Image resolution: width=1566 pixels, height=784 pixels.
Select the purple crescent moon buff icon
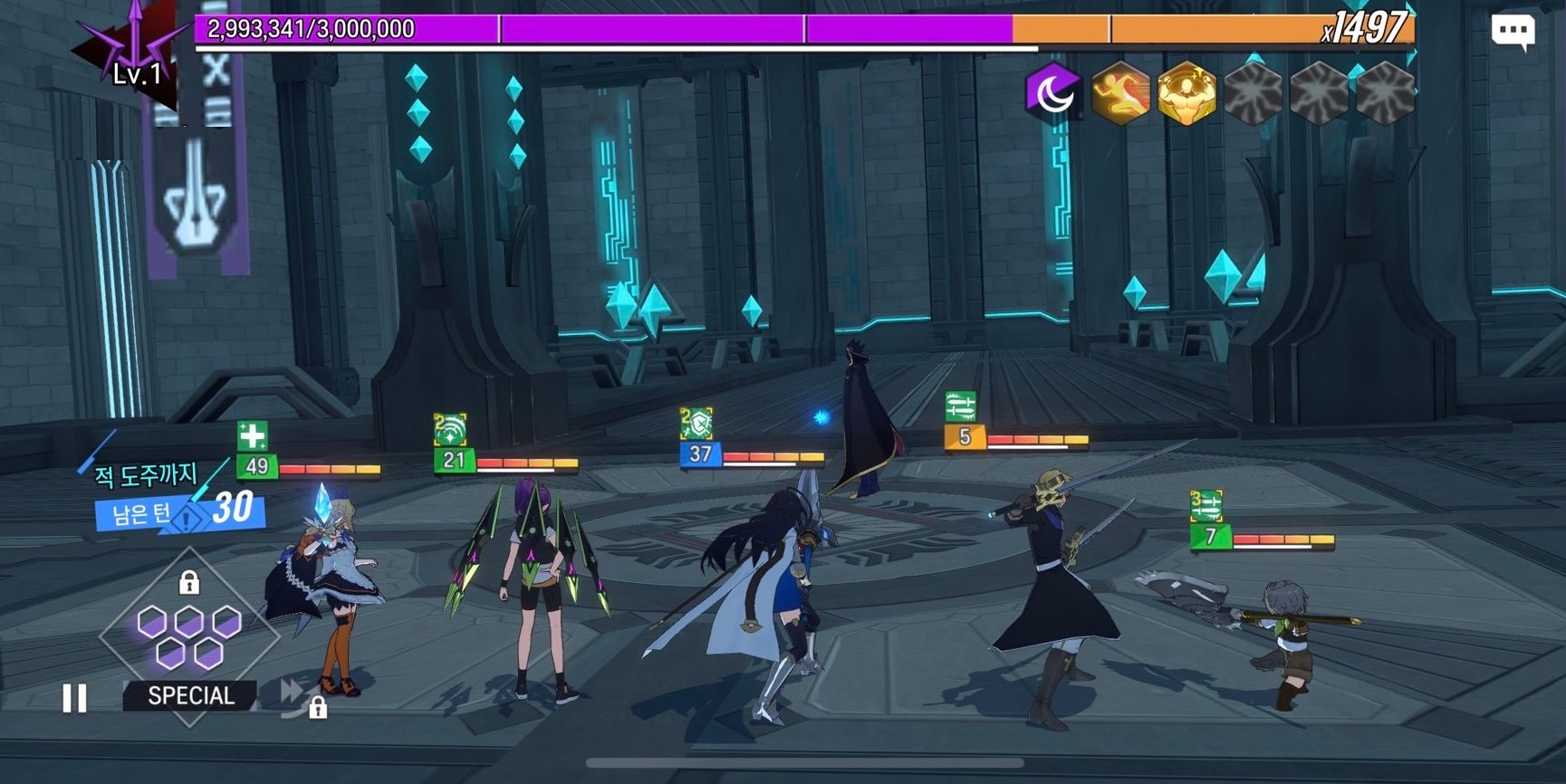tap(1053, 92)
